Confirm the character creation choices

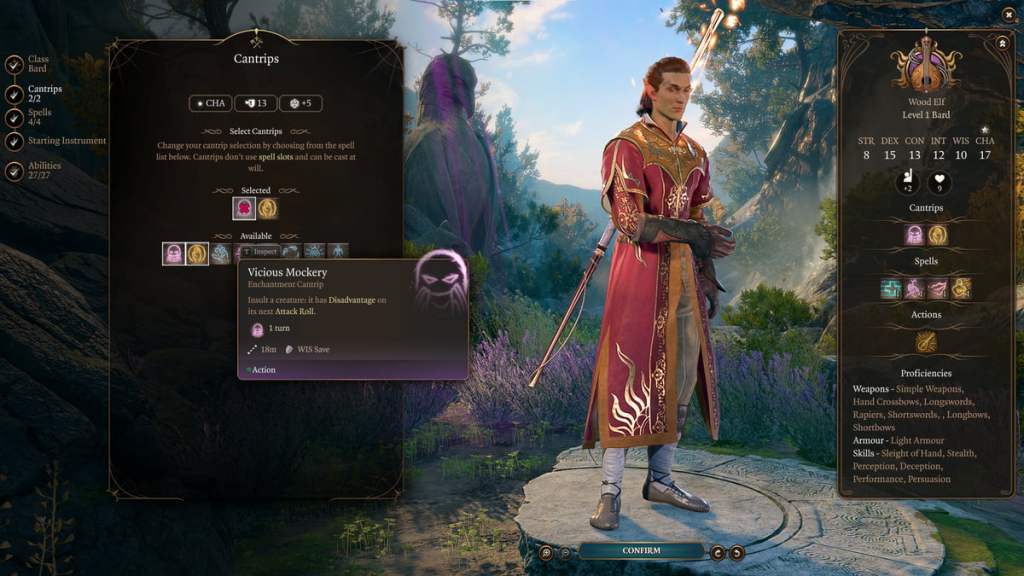[641, 550]
